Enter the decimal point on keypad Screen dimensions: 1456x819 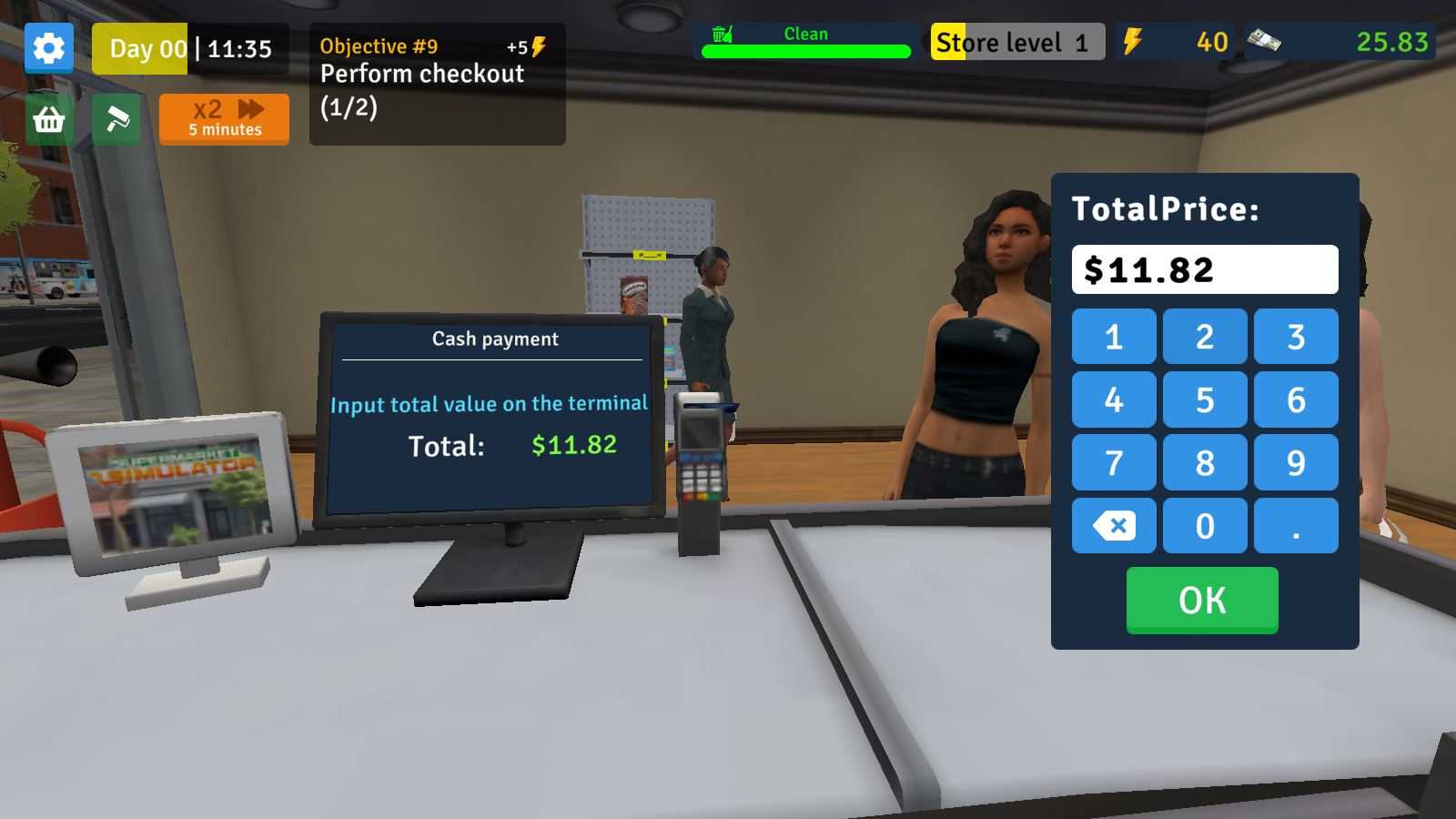point(1296,525)
